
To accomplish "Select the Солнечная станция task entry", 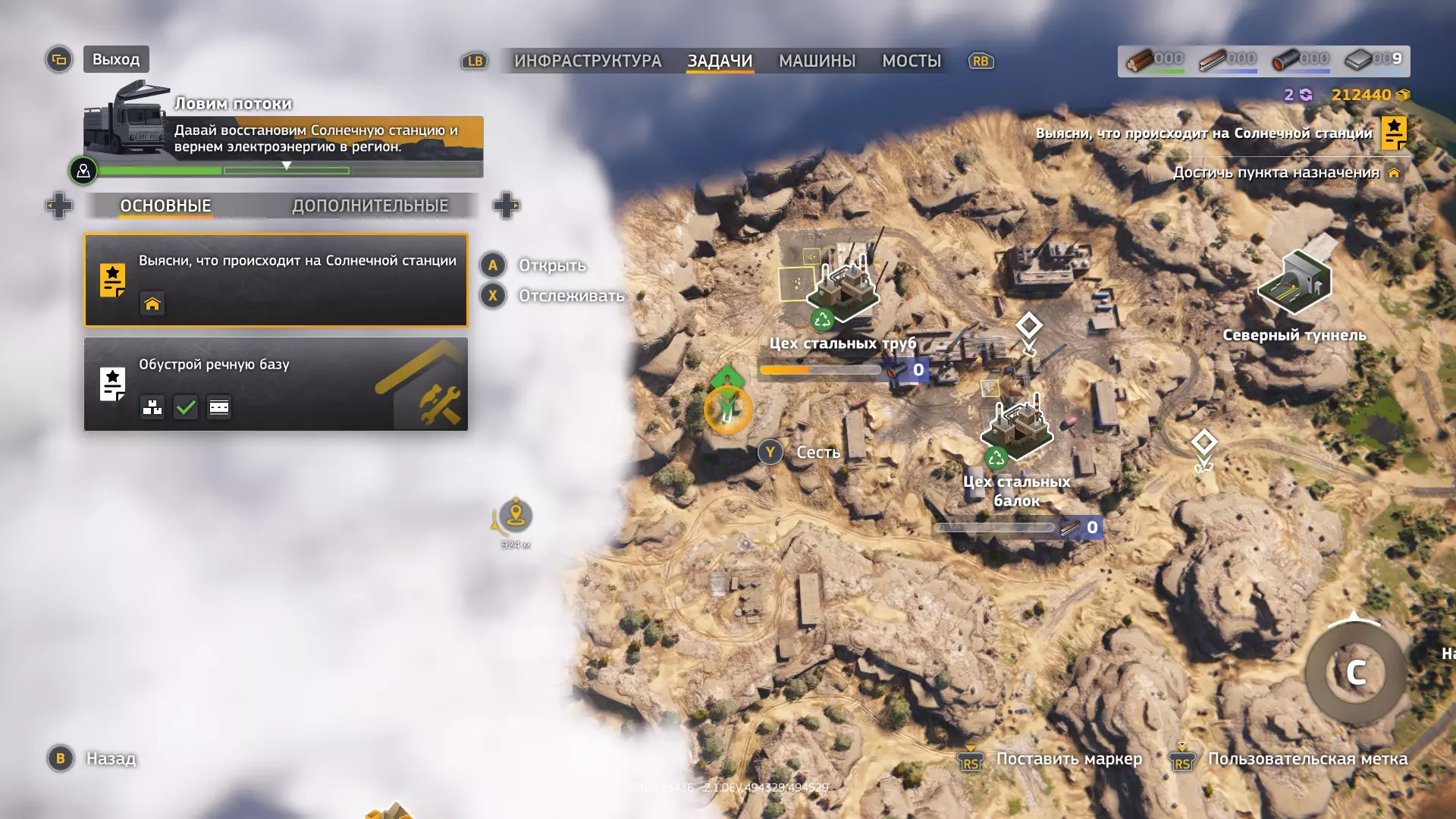I will pyautogui.click(x=276, y=280).
